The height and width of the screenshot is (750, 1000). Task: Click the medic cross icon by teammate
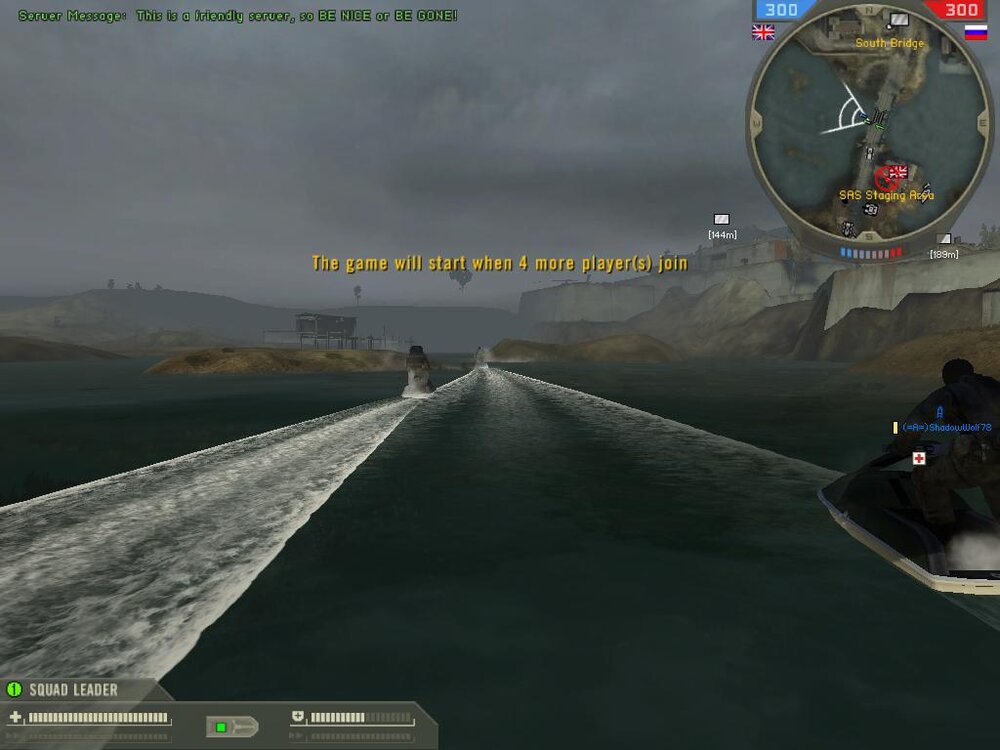tap(918, 458)
